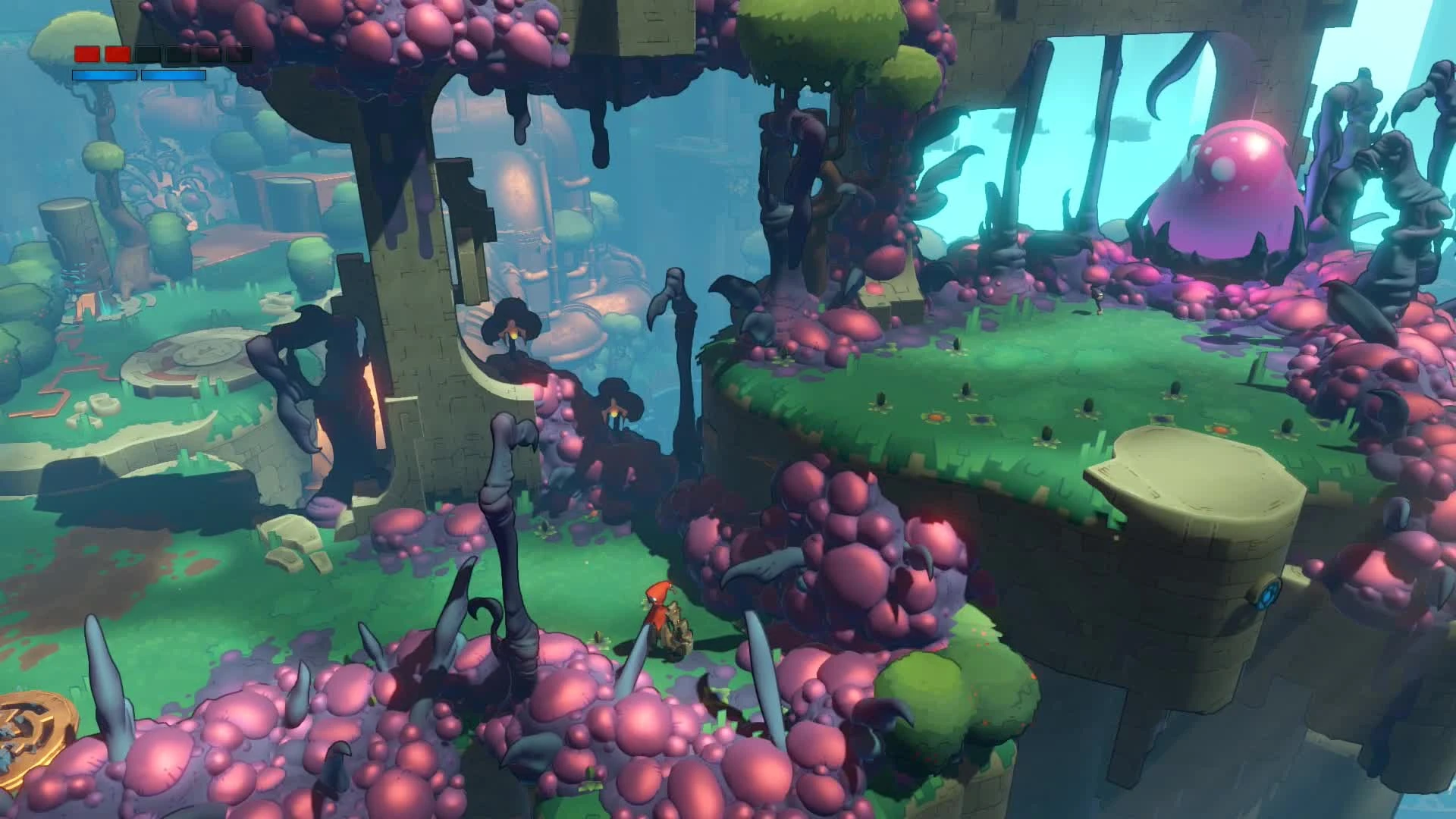
Task: Click the orange flower growing on the right plateau
Action: pyautogui.click(x=934, y=419)
